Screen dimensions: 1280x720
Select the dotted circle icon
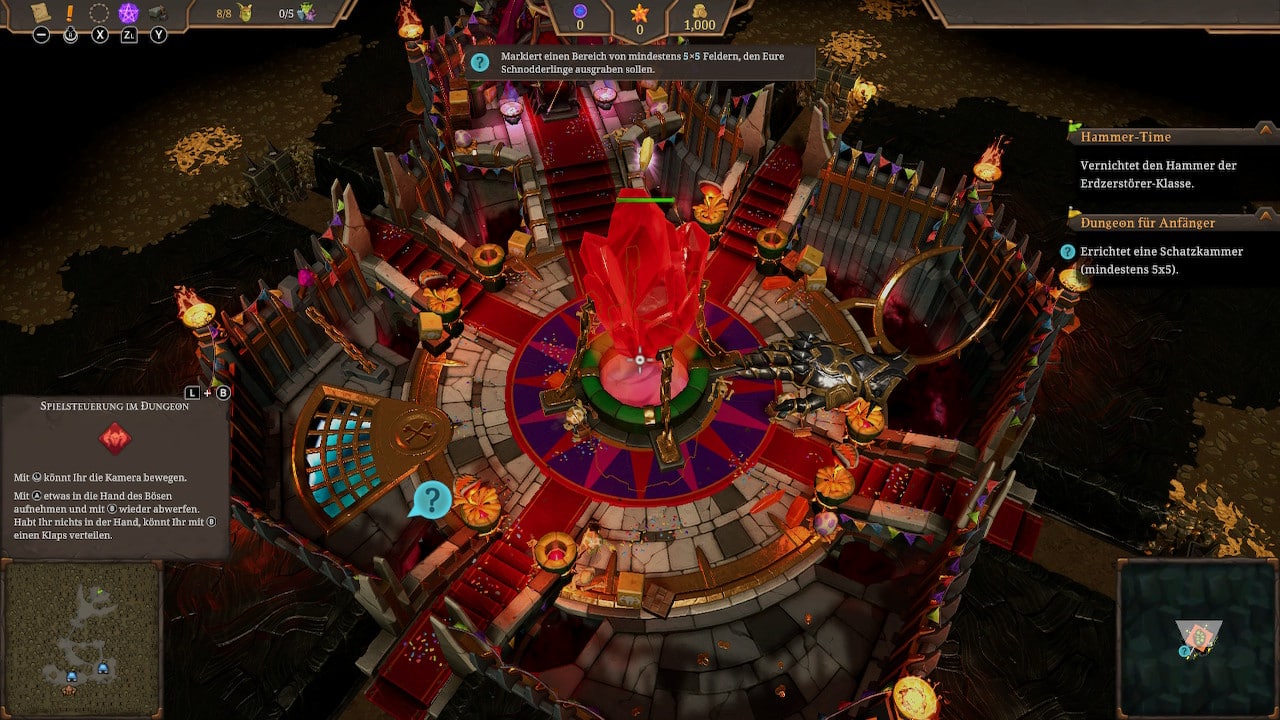(99, 13)
